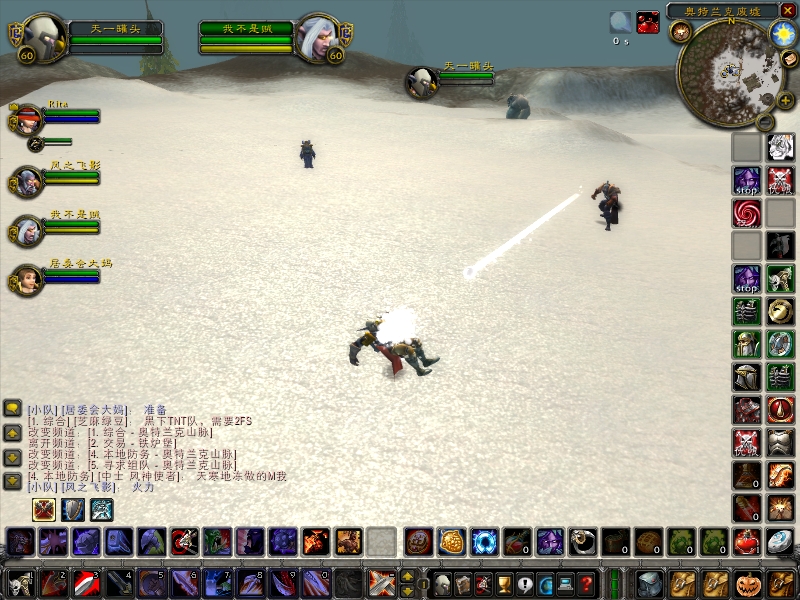Activate the white tiger head ability icon
The width and height of the screenshot is (800, 600).
point(781,148)
